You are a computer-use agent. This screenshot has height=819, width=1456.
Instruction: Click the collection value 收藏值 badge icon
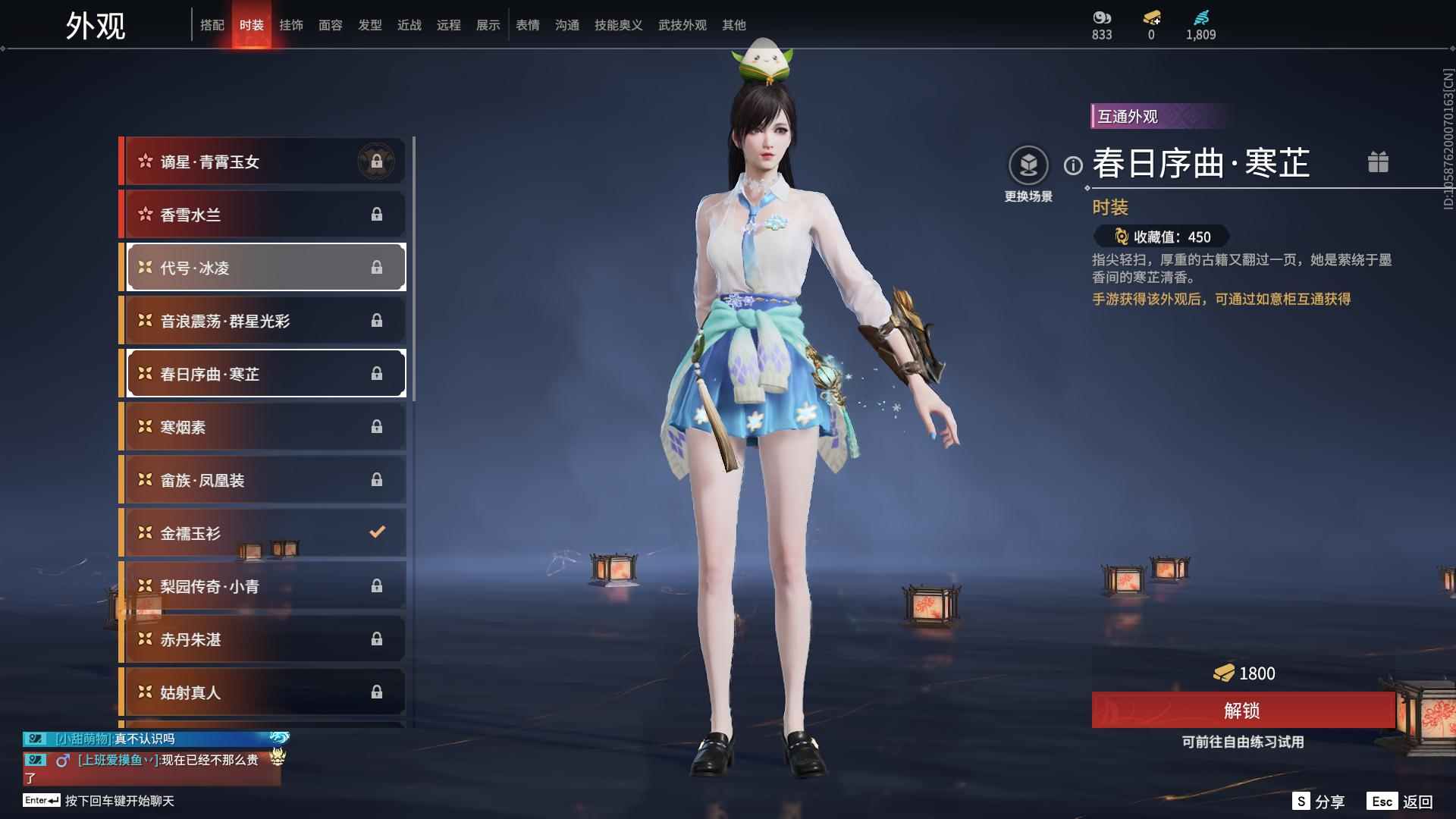1122,237
